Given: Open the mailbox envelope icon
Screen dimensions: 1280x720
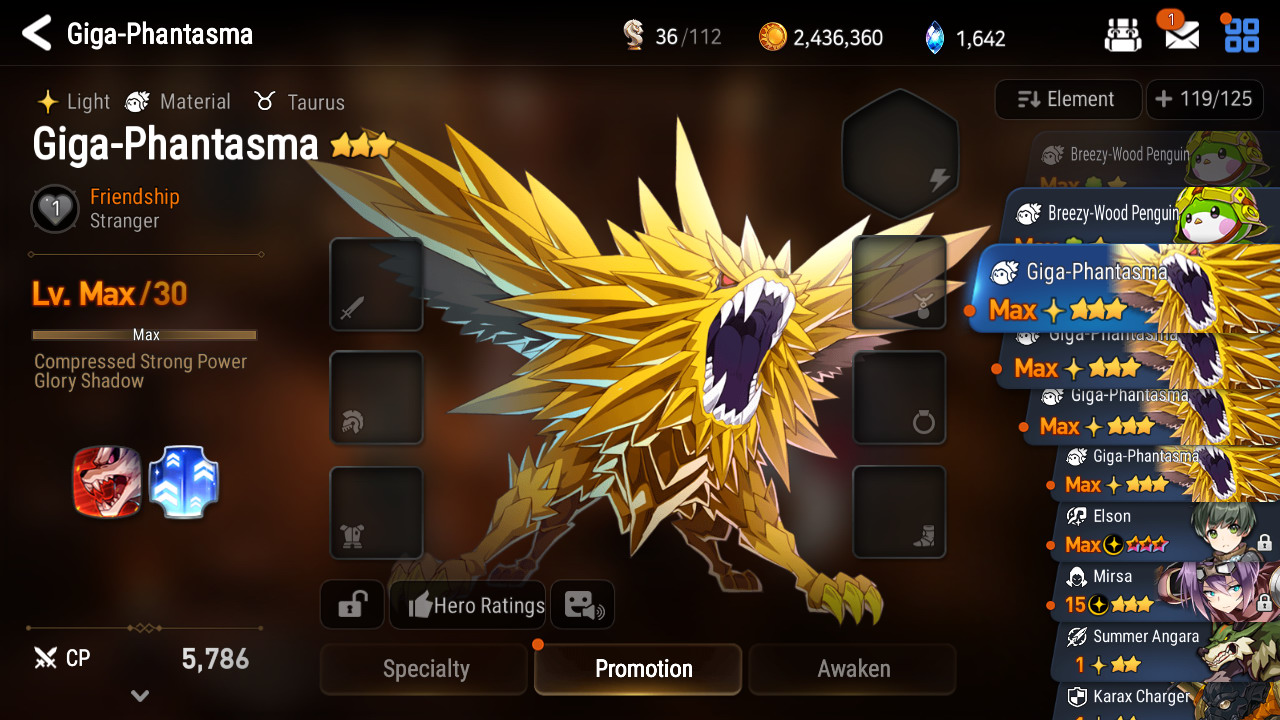Looking at the screenshot, I should click(x=1182, y=36).
